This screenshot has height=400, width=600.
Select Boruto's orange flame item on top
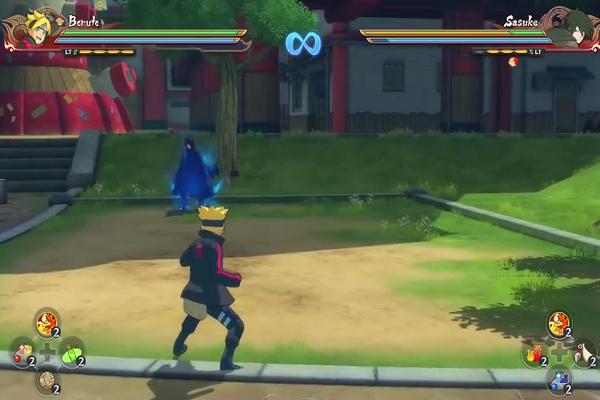[x=46, y=322]
